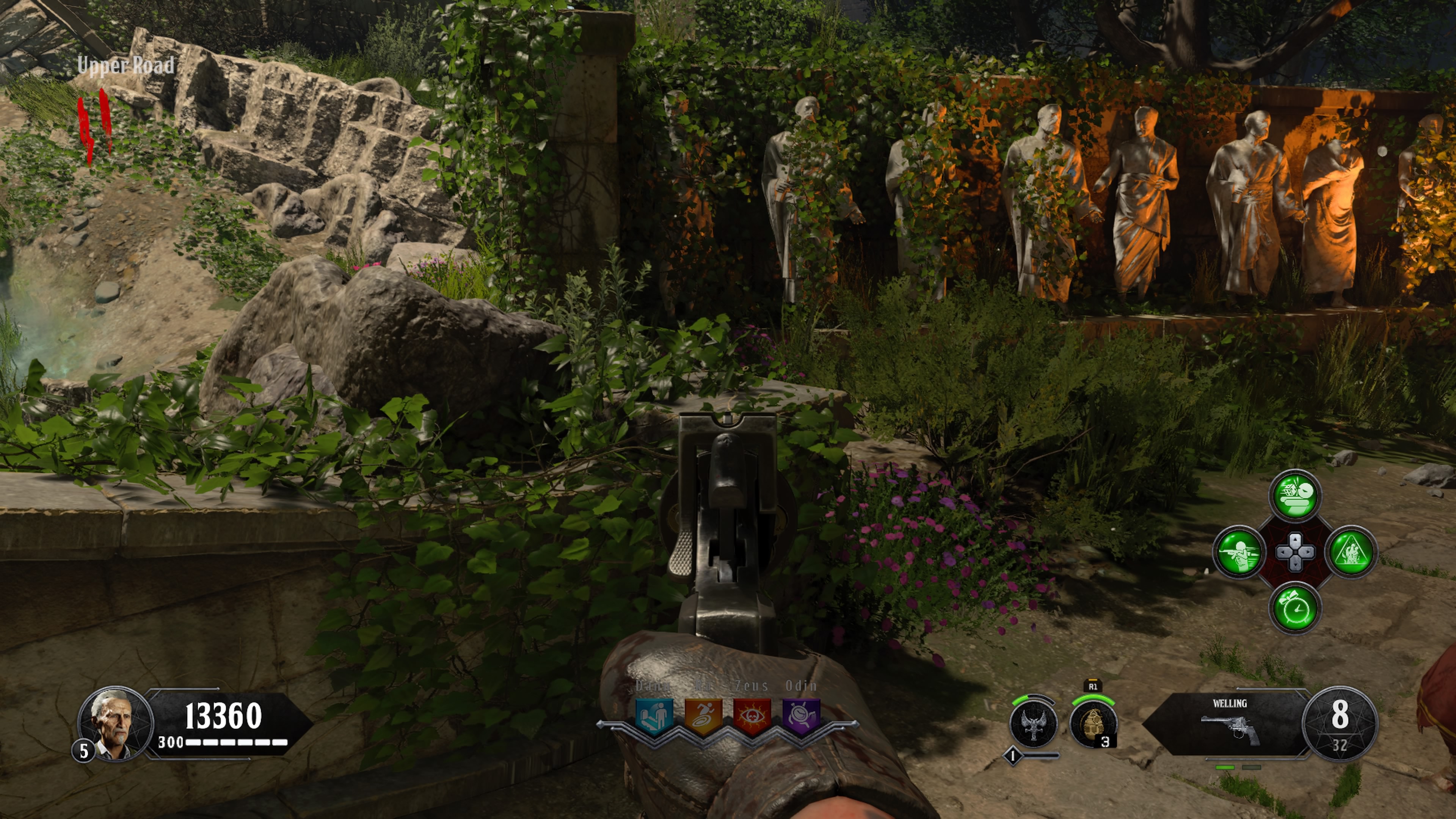Select the frag grenade equipment icon

coord(1093,725)
